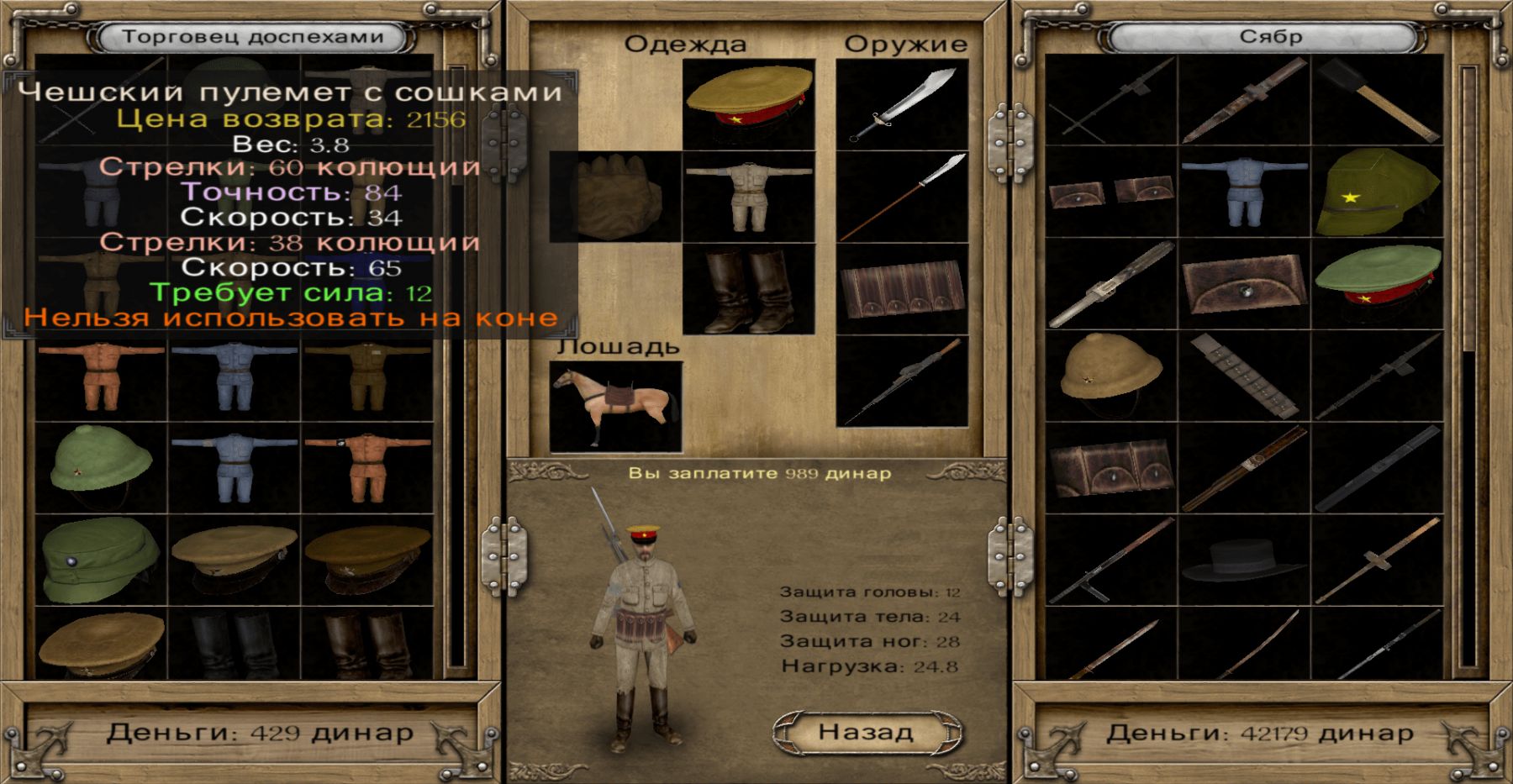Image resolution: width=1513 pixels, height=784 pixels.
Task: Click the Назад back button
Action: coord(866,732)
